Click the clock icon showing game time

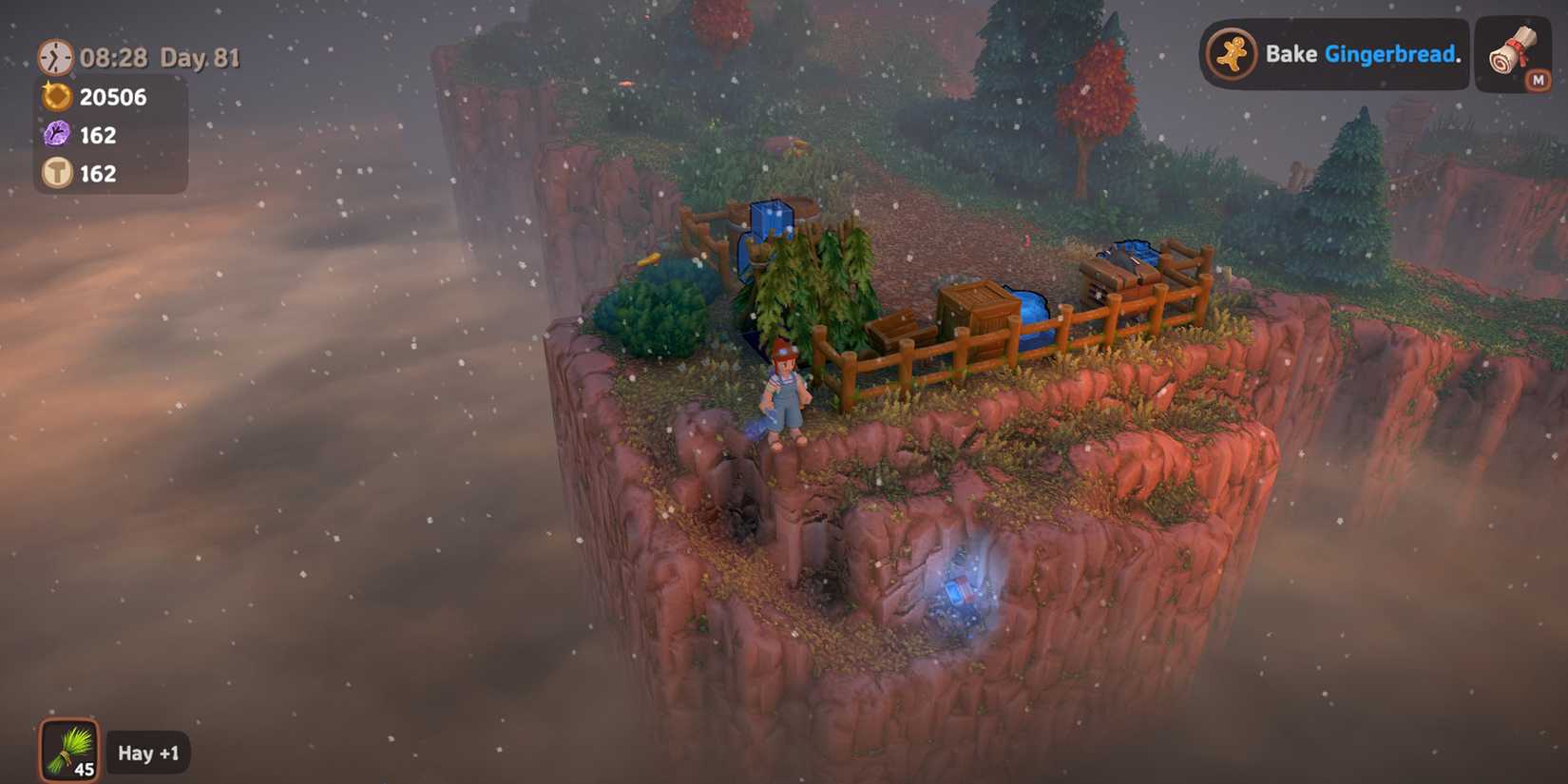point(54,57)
